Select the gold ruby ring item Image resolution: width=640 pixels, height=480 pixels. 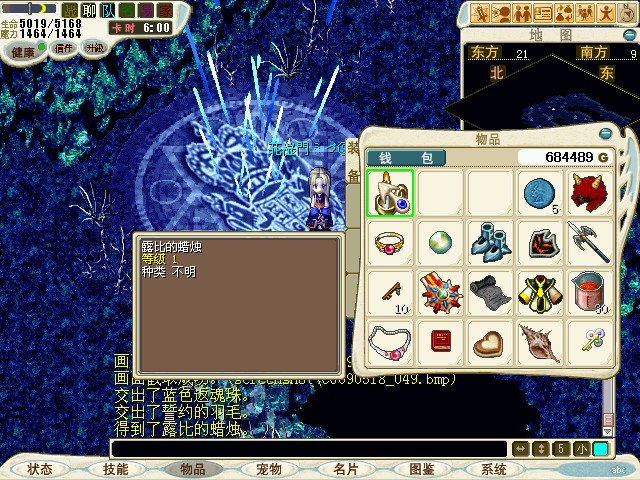(390, 242)
